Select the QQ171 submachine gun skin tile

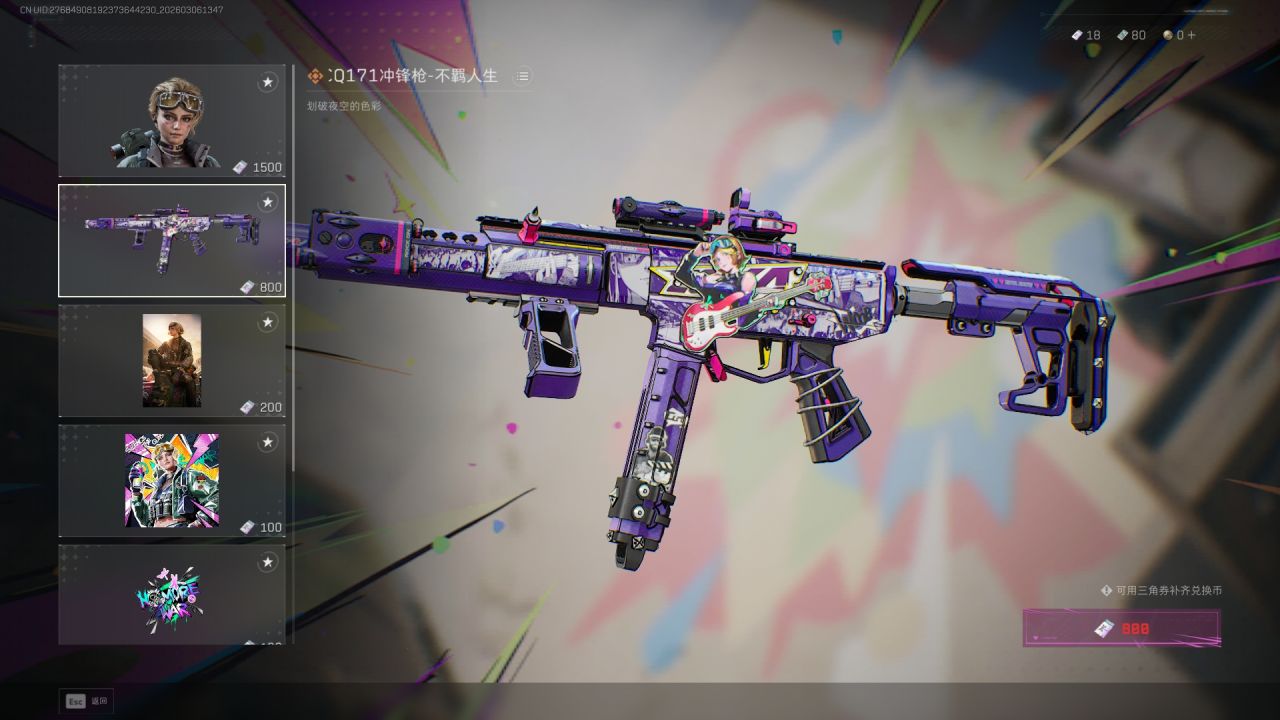click(171, 241)
